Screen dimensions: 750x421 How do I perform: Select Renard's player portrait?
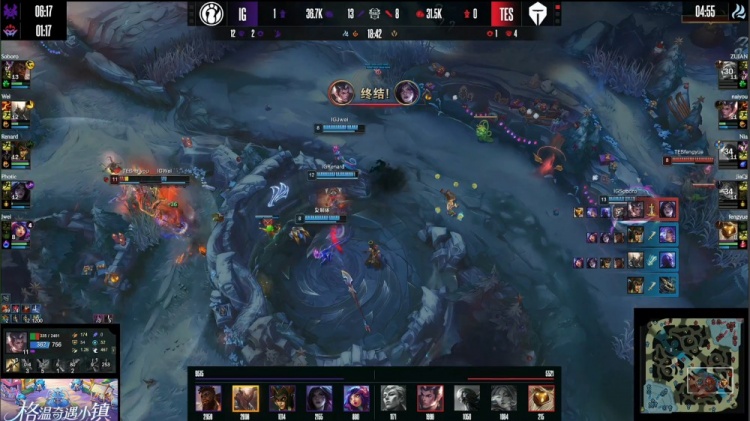pos(19,152)
